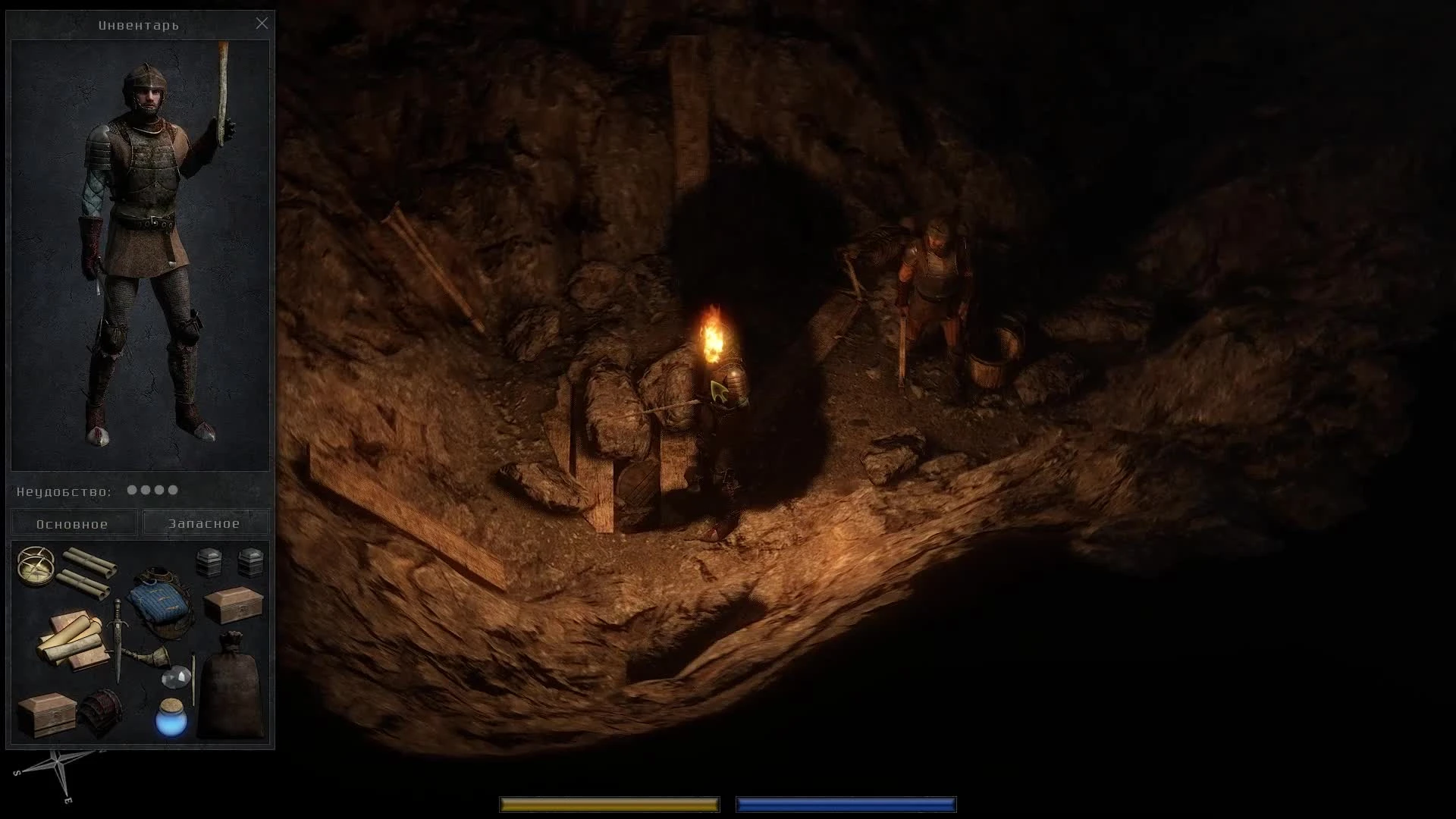Open the Основное equipment tab
1456x819 pixels.
pyautogui.click(x=74, y=522)
